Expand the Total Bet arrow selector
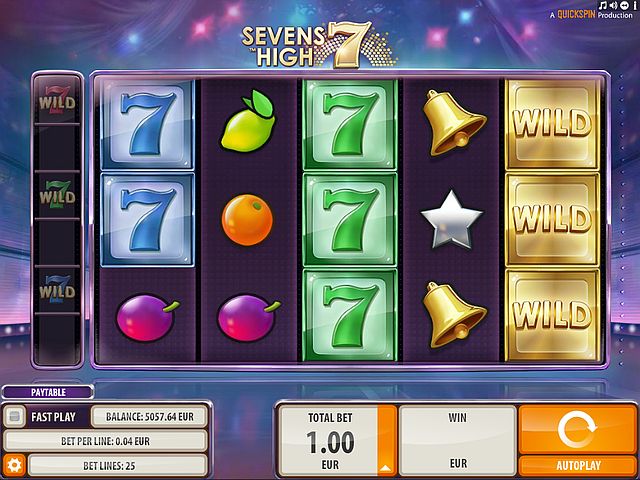640x480 pixels. pos(384,467)
